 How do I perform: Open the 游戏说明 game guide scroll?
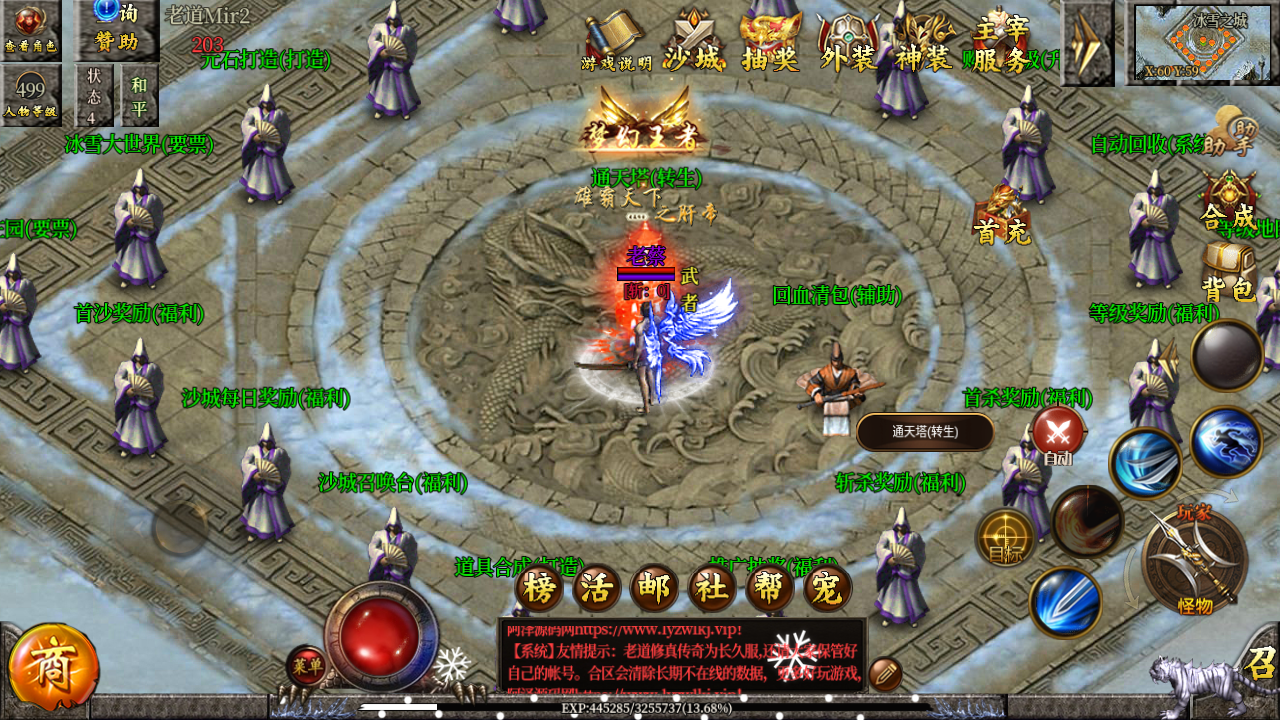(615, 42)
